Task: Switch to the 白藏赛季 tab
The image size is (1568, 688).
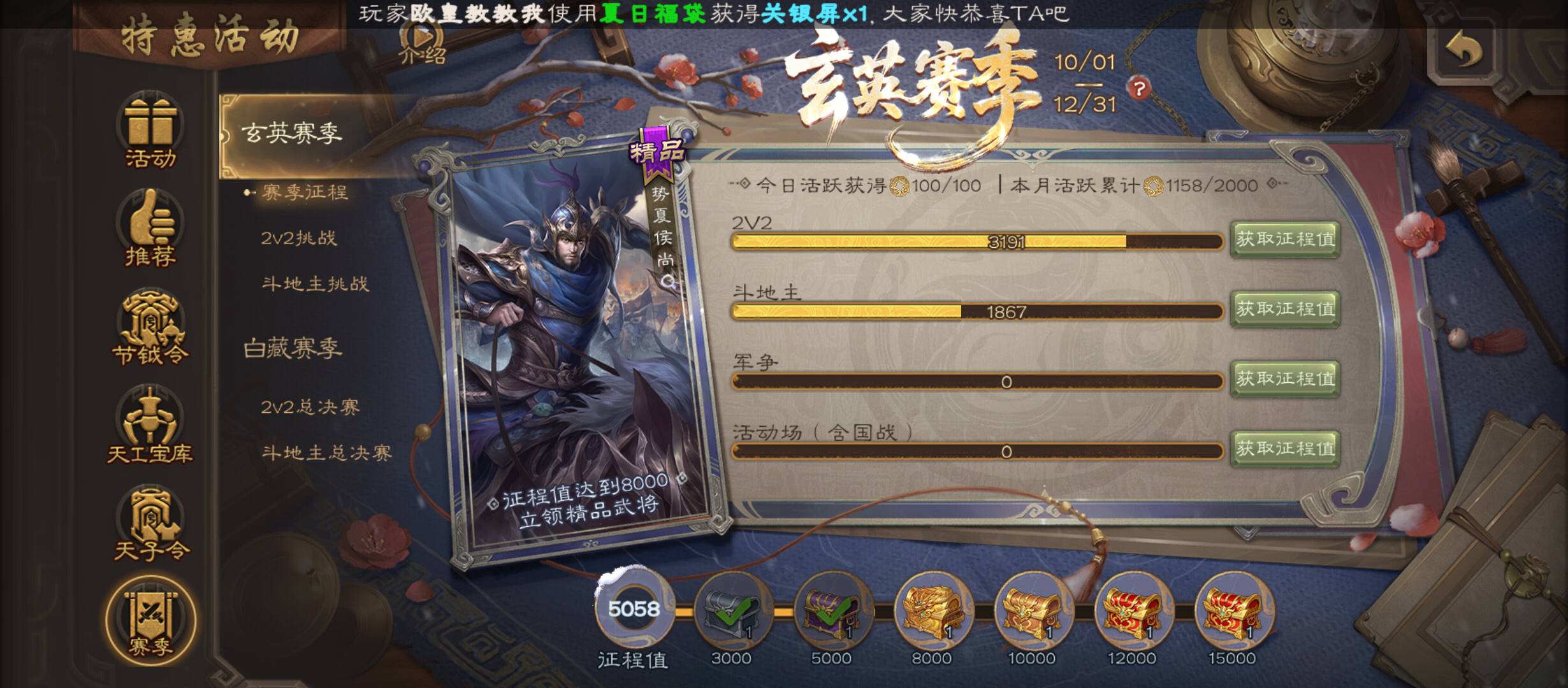Action: tap(293, 348)
